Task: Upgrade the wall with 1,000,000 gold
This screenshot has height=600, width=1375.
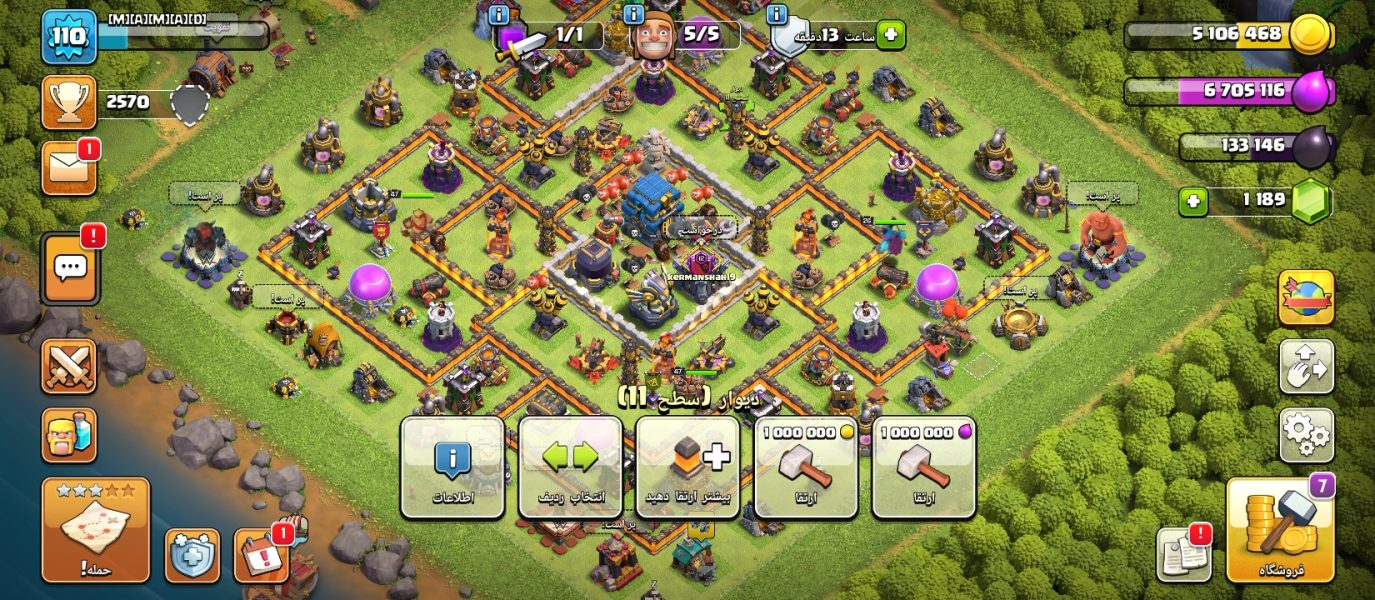Action: (806, 467)
